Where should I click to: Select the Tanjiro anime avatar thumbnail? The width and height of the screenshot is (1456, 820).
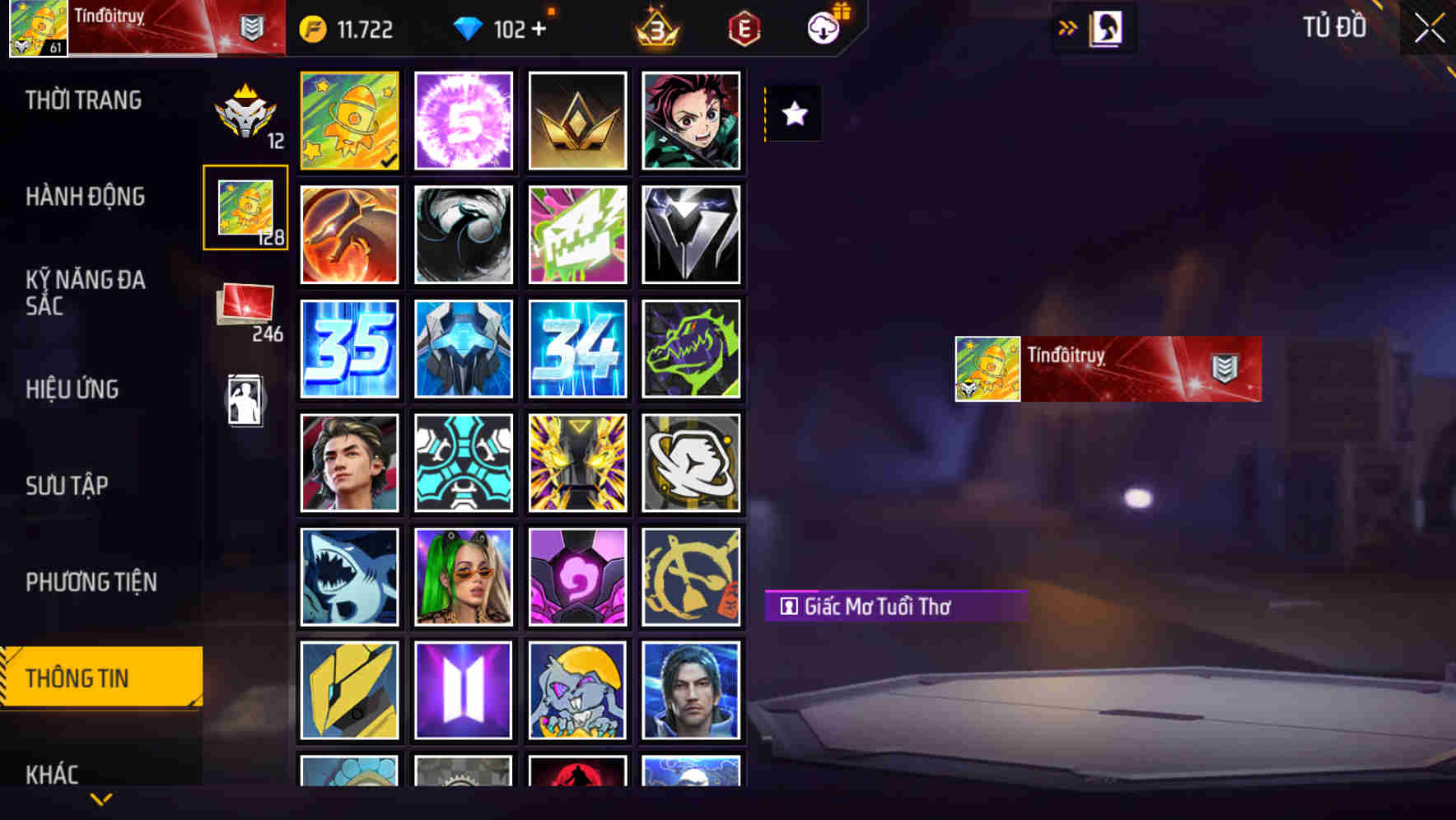[692, 120]
